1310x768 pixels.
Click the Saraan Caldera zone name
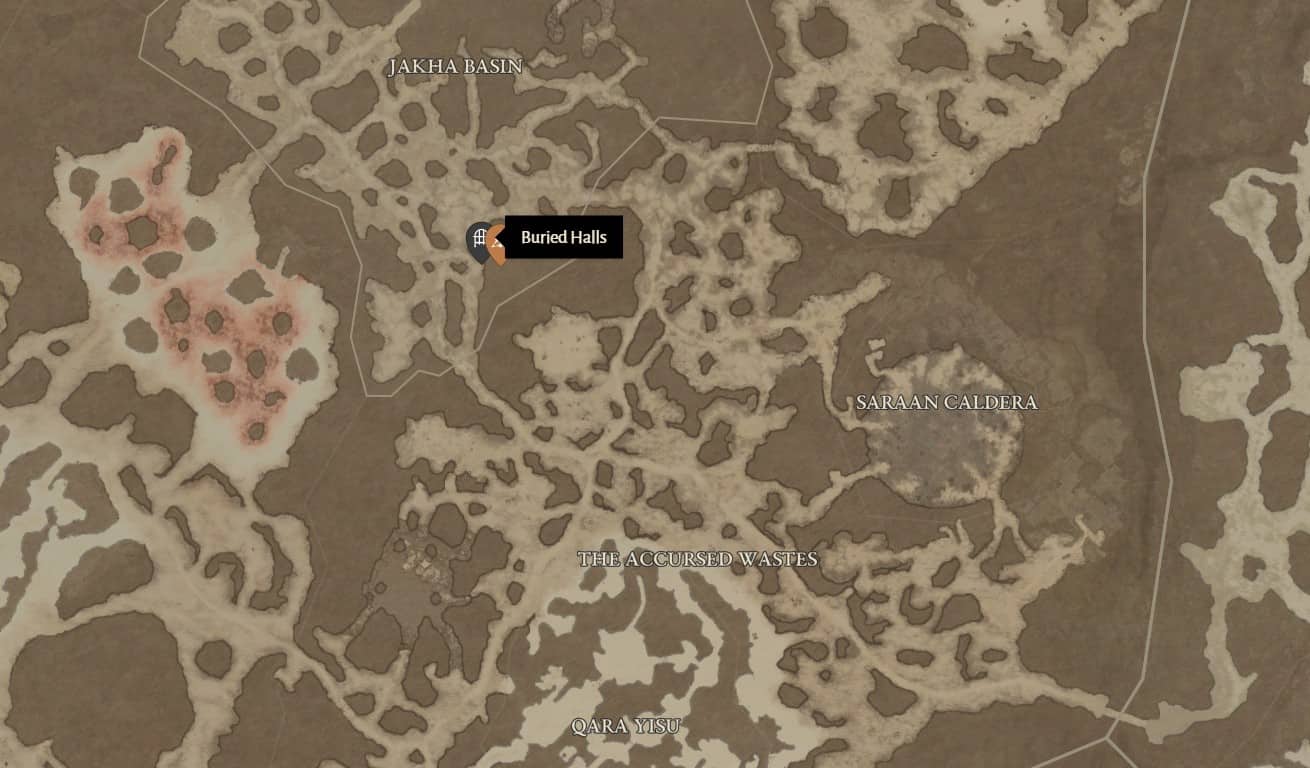point(947,401)
